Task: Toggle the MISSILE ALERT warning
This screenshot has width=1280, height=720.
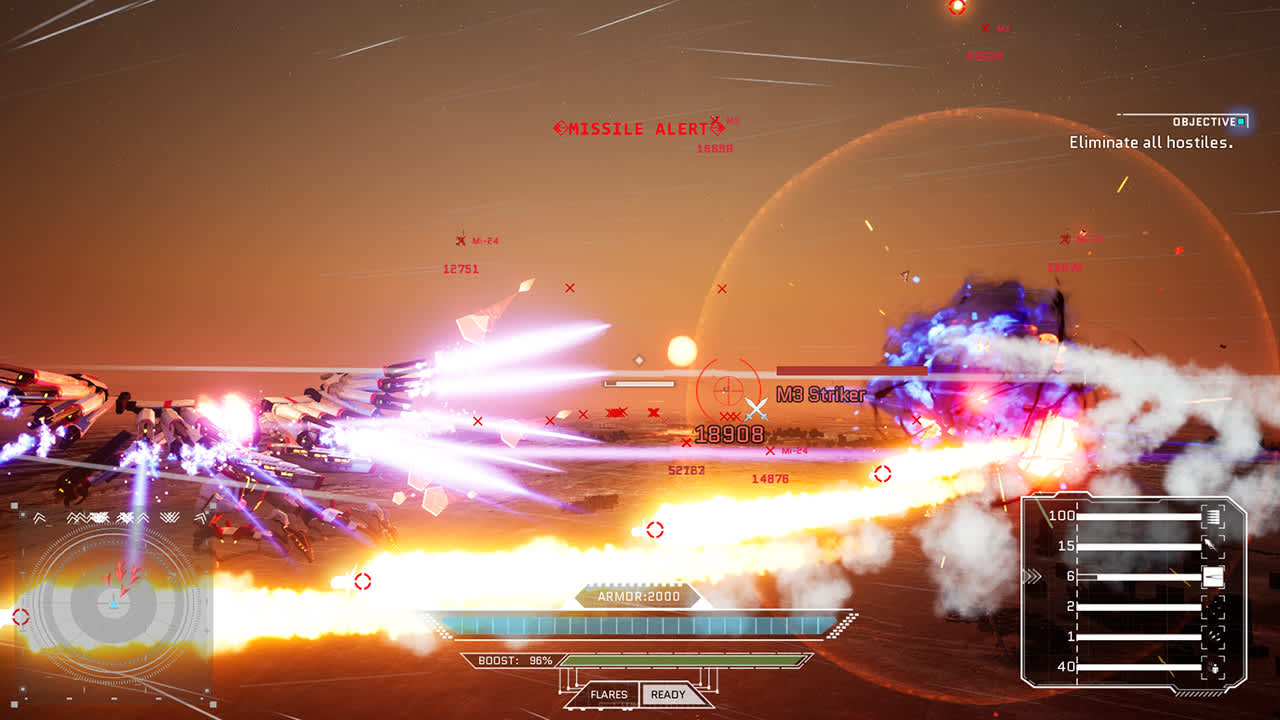Action: point(637,129)
